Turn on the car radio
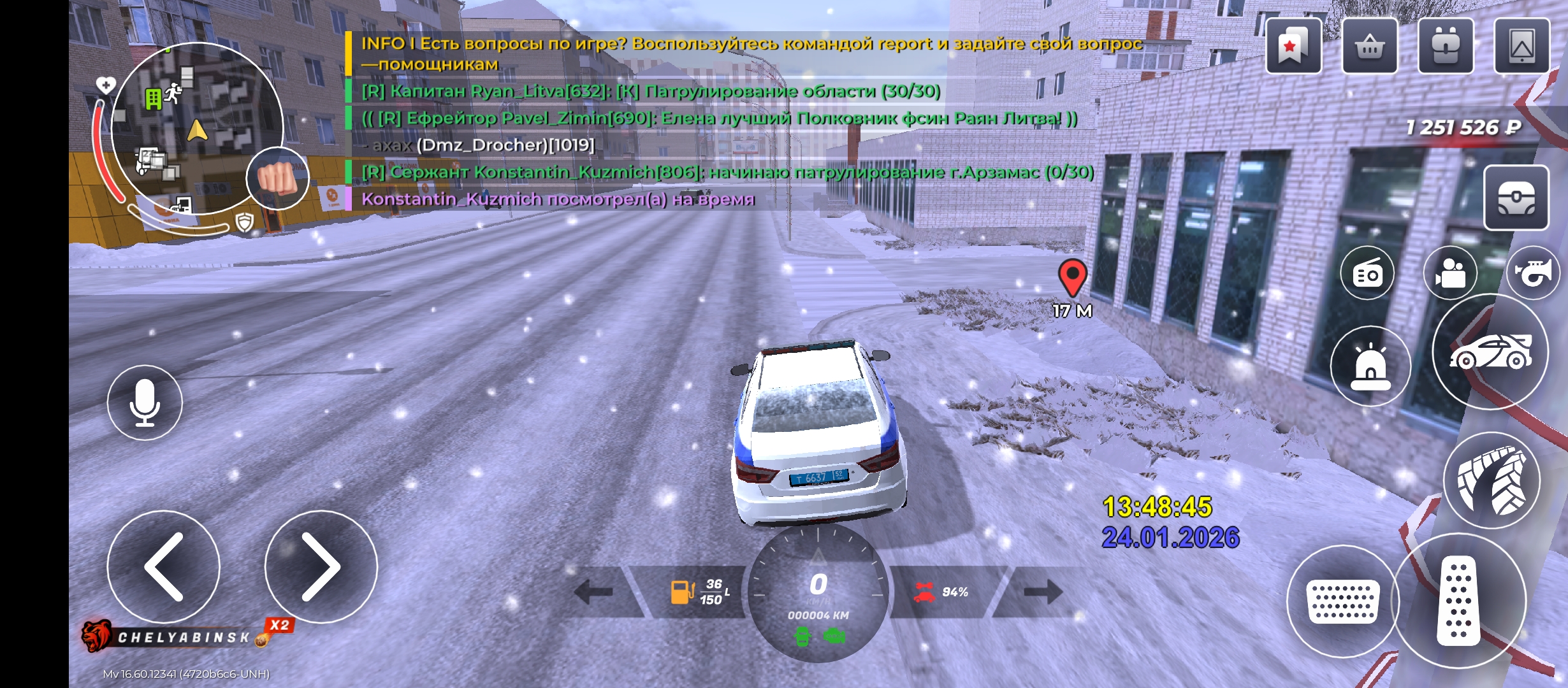The image size is (1568, 688). (x=1367, y=273)
